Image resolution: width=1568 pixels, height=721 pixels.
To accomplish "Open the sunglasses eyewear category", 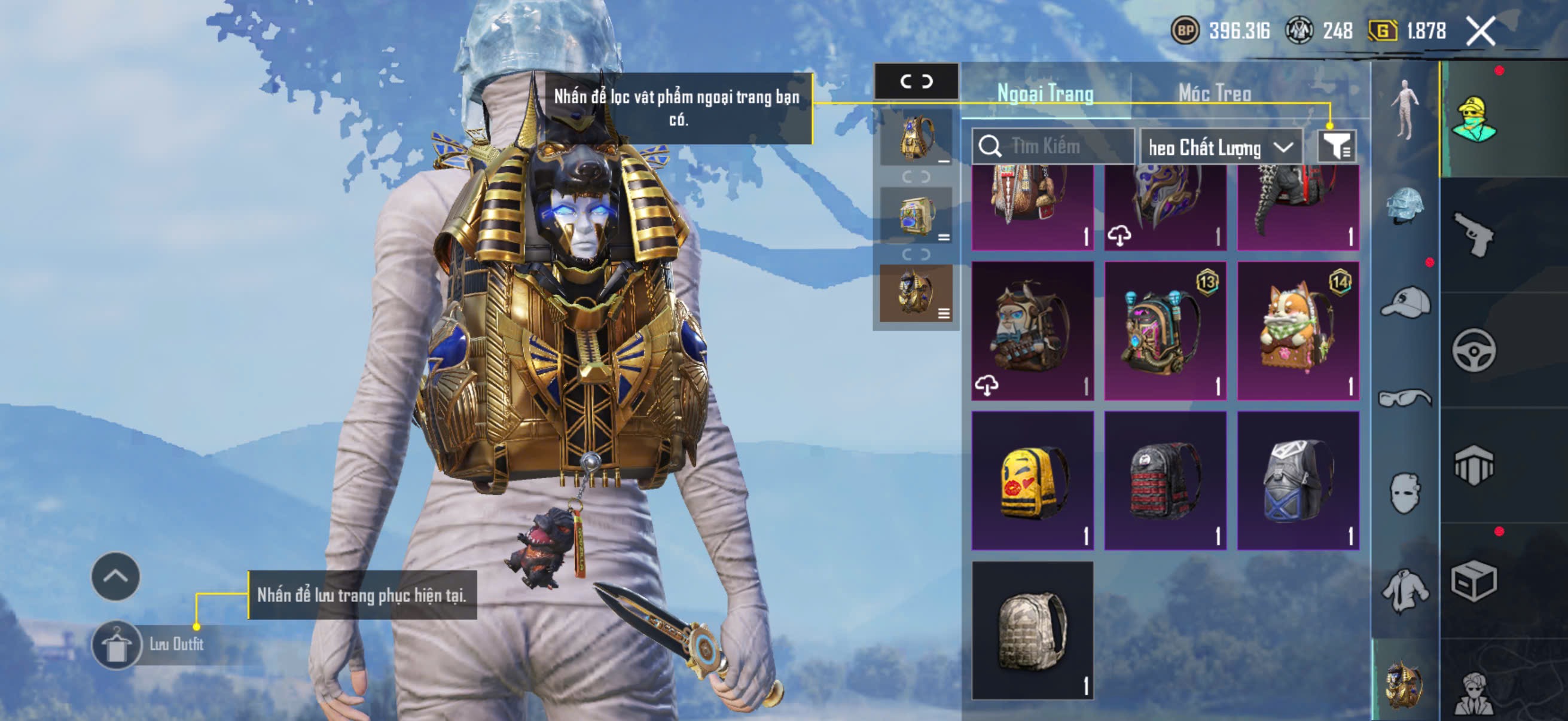I will coord(1405,398).
